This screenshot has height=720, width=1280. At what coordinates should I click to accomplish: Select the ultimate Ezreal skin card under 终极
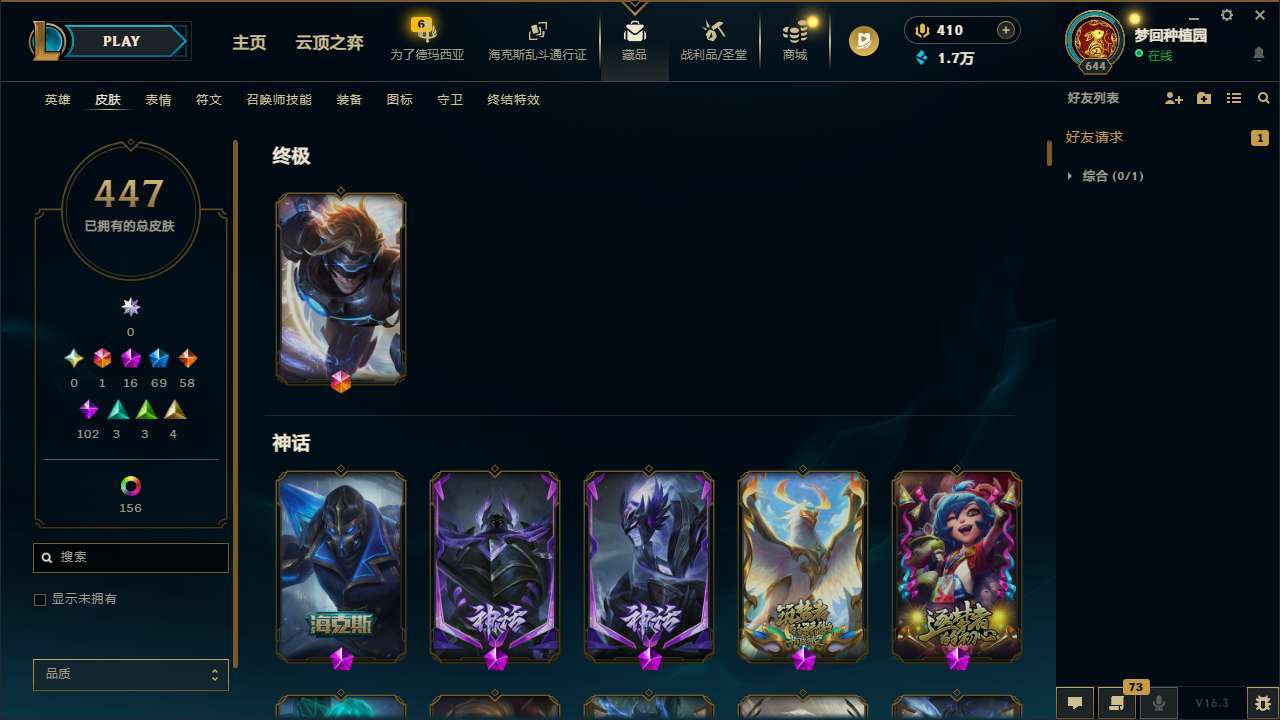(340, 289)
